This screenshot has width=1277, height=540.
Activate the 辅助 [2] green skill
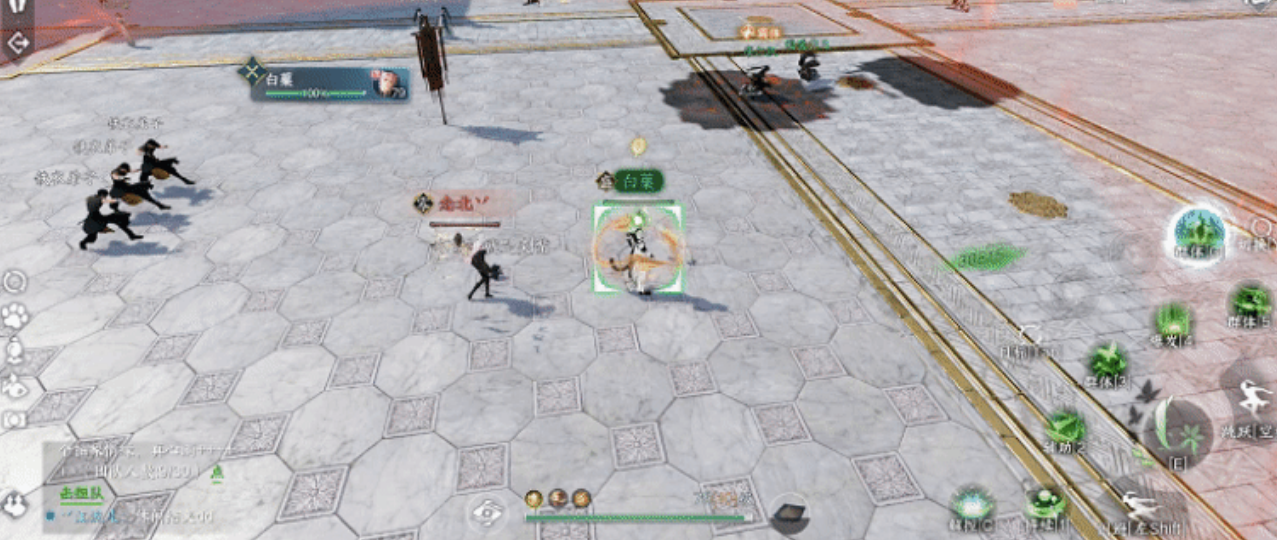[x=1066, y=428]
